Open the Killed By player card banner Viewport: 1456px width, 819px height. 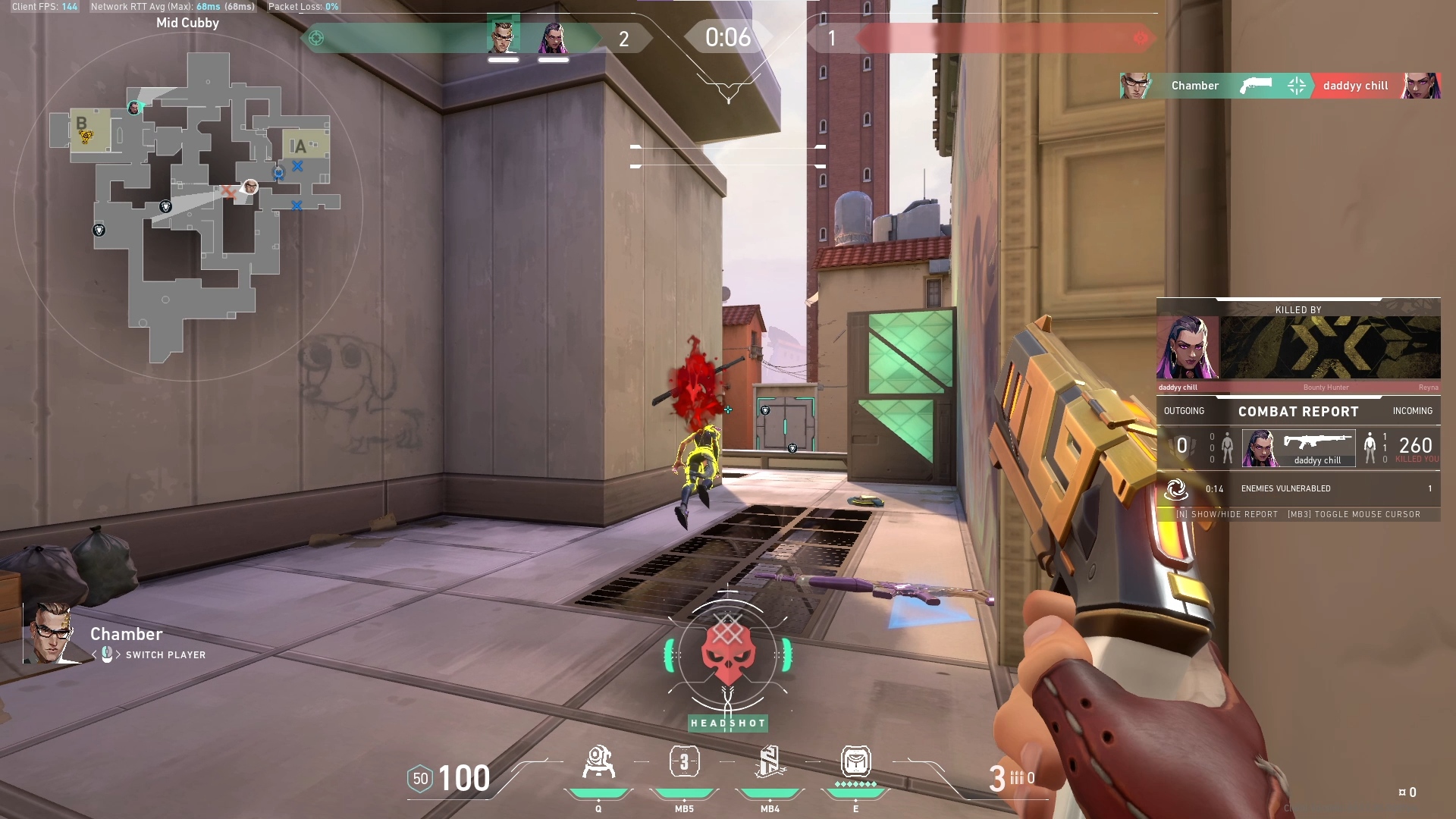(1298, 347)
